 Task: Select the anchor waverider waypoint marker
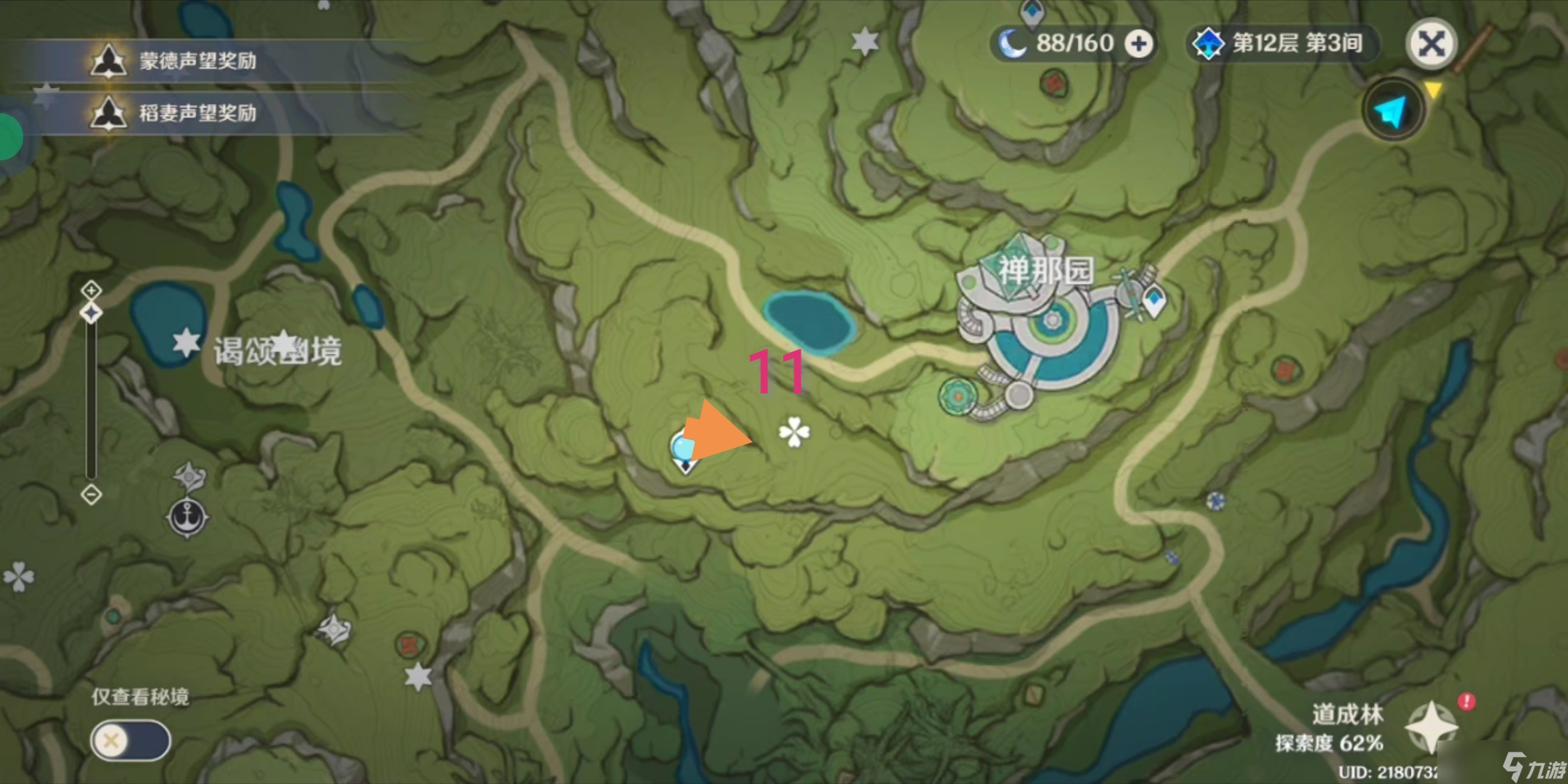[x=188, y=518]
